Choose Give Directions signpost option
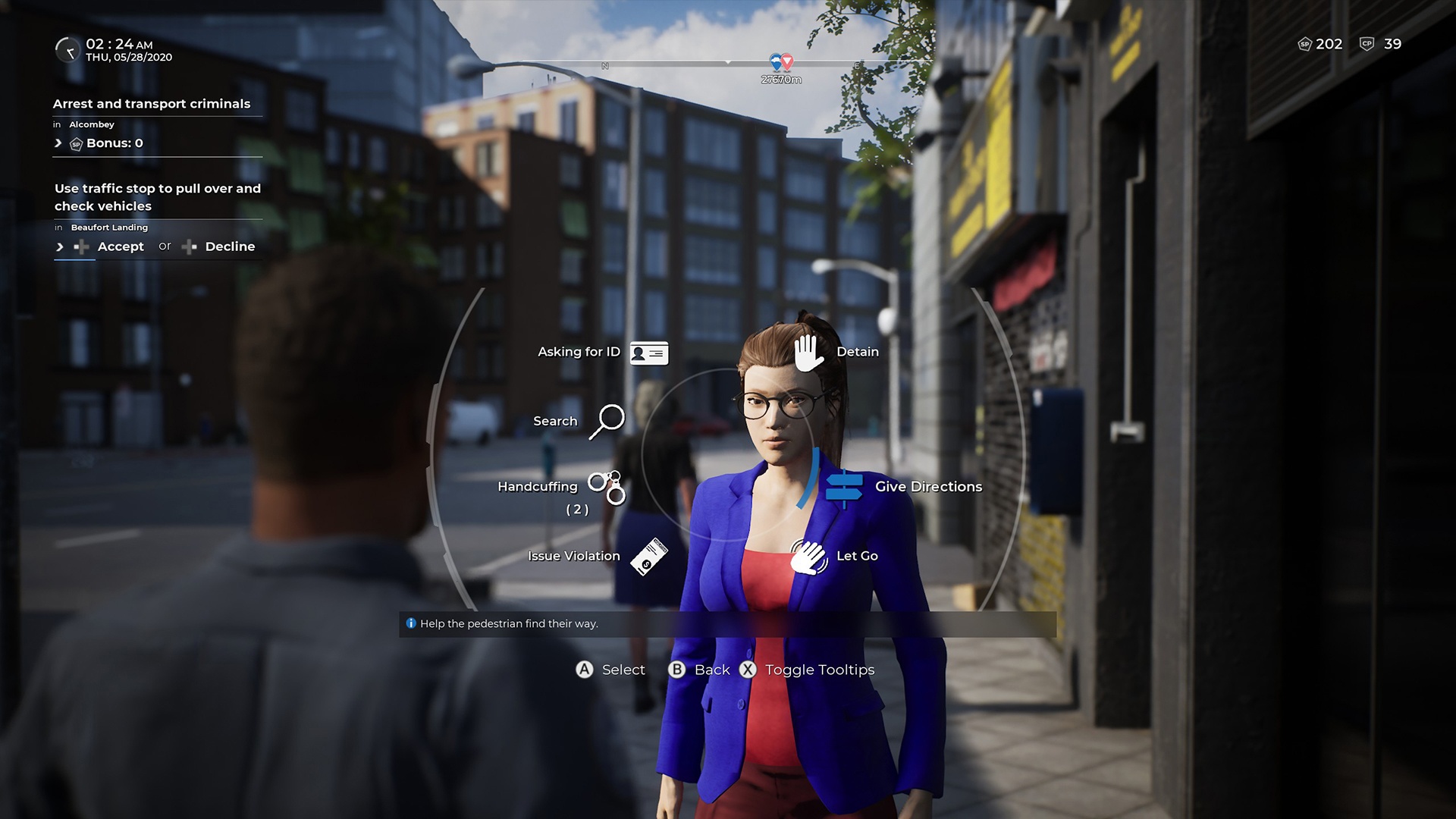 pyautogui.click(x=844, y=488)
